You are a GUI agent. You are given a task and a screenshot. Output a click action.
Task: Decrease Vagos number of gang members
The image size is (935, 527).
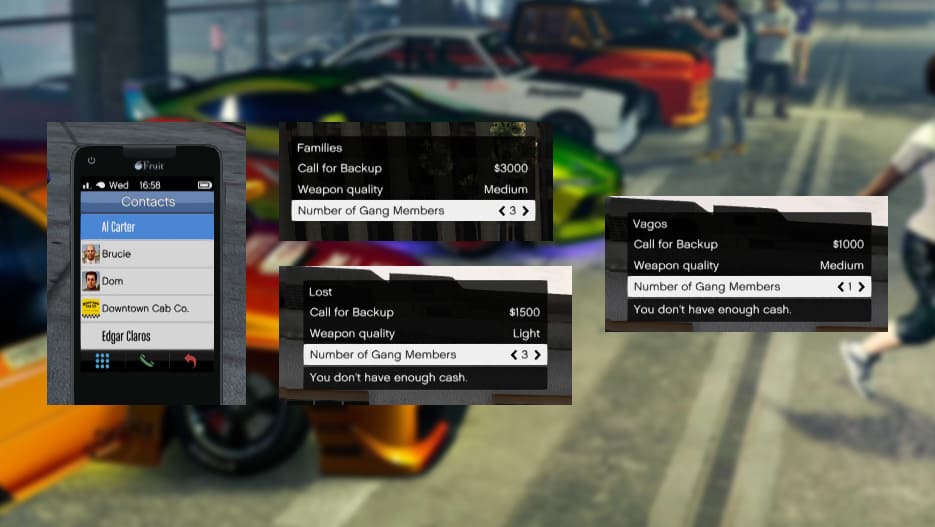(841, 287)
